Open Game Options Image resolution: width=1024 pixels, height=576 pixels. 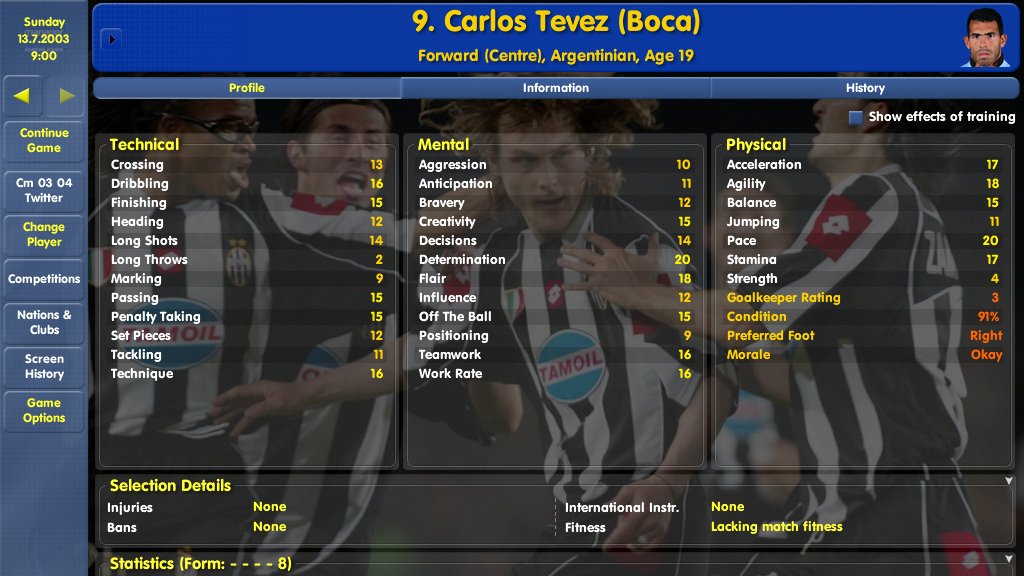(44, 410)
